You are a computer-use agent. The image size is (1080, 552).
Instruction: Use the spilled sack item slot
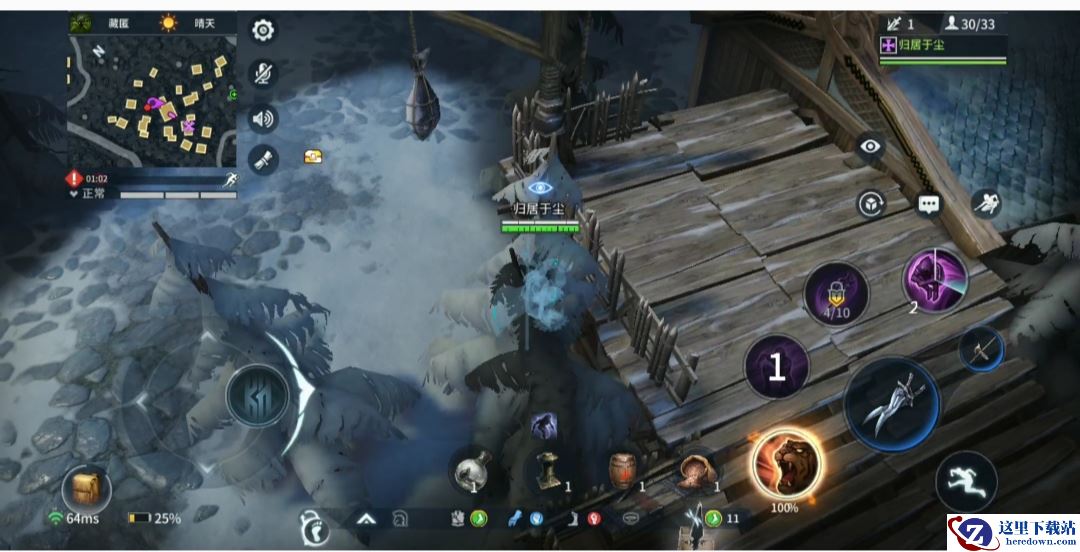(695, 469)
